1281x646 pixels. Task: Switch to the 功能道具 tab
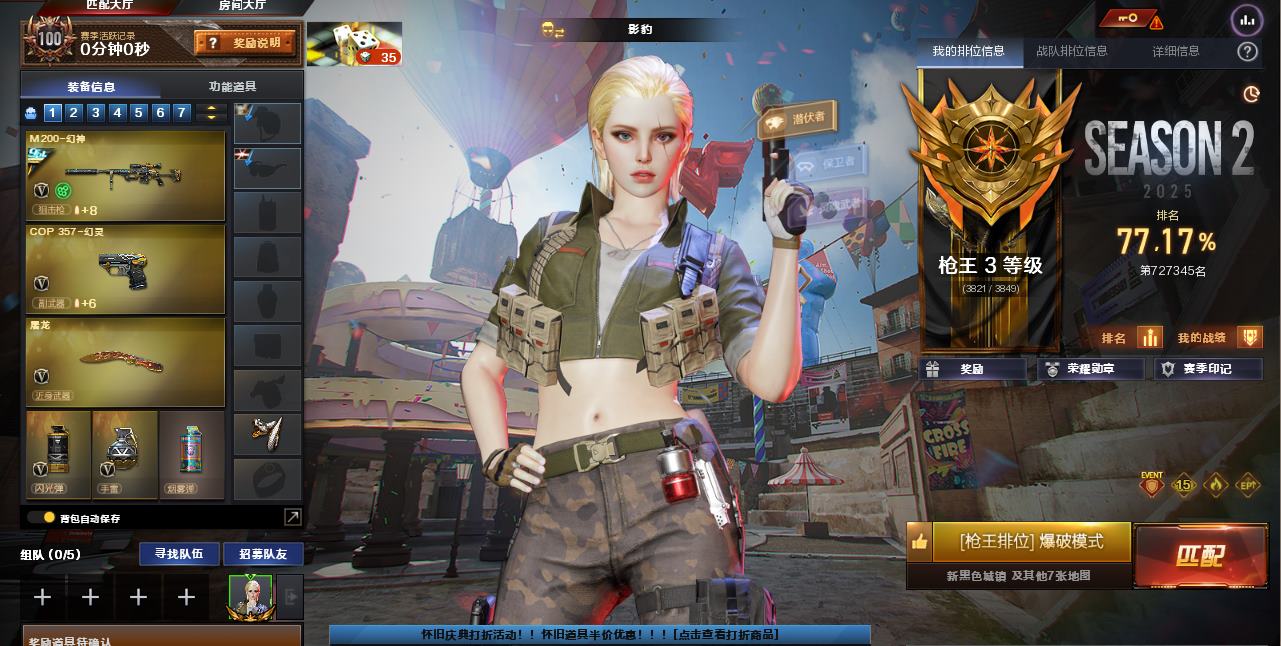[232, 87]
